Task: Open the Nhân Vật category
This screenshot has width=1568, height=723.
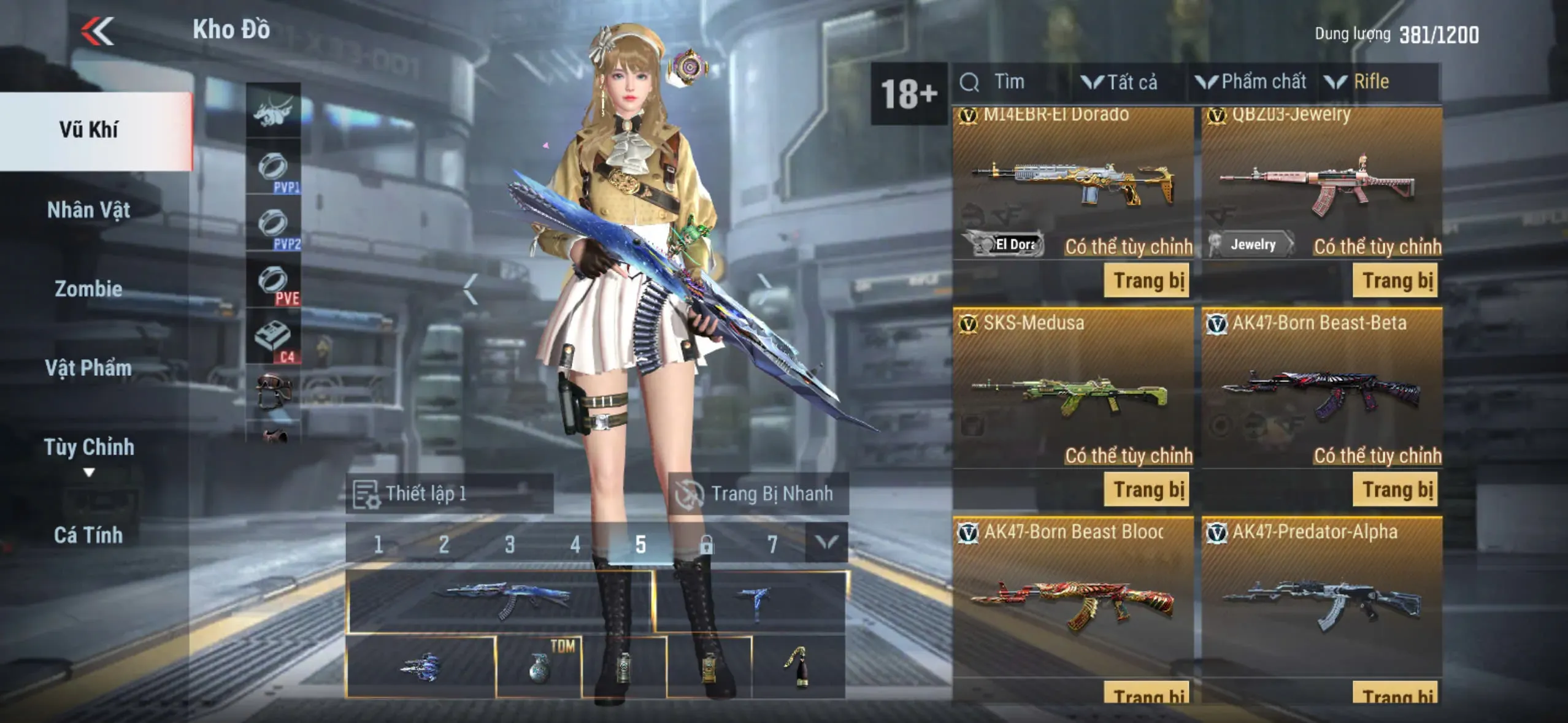Action: pos(88,210)
